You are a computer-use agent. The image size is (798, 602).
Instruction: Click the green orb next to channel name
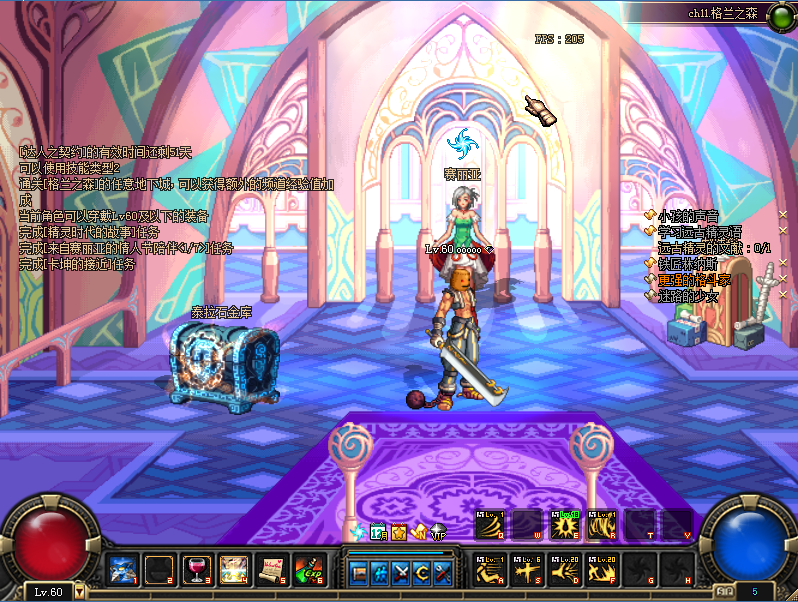pos(779,15)
